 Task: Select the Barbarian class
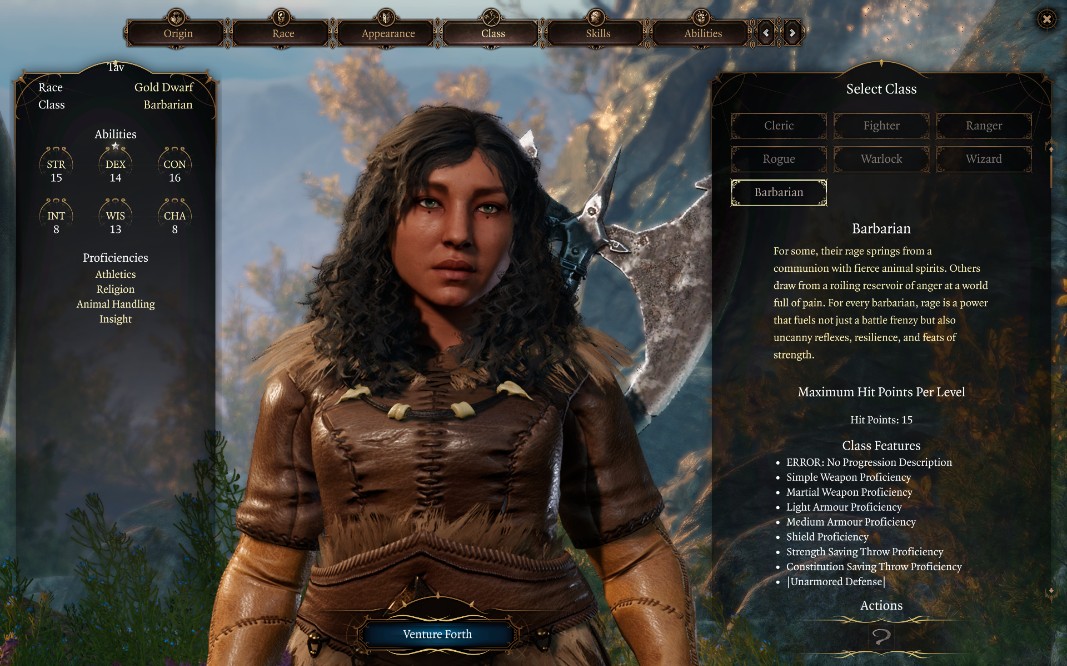(x=779, y=192)
